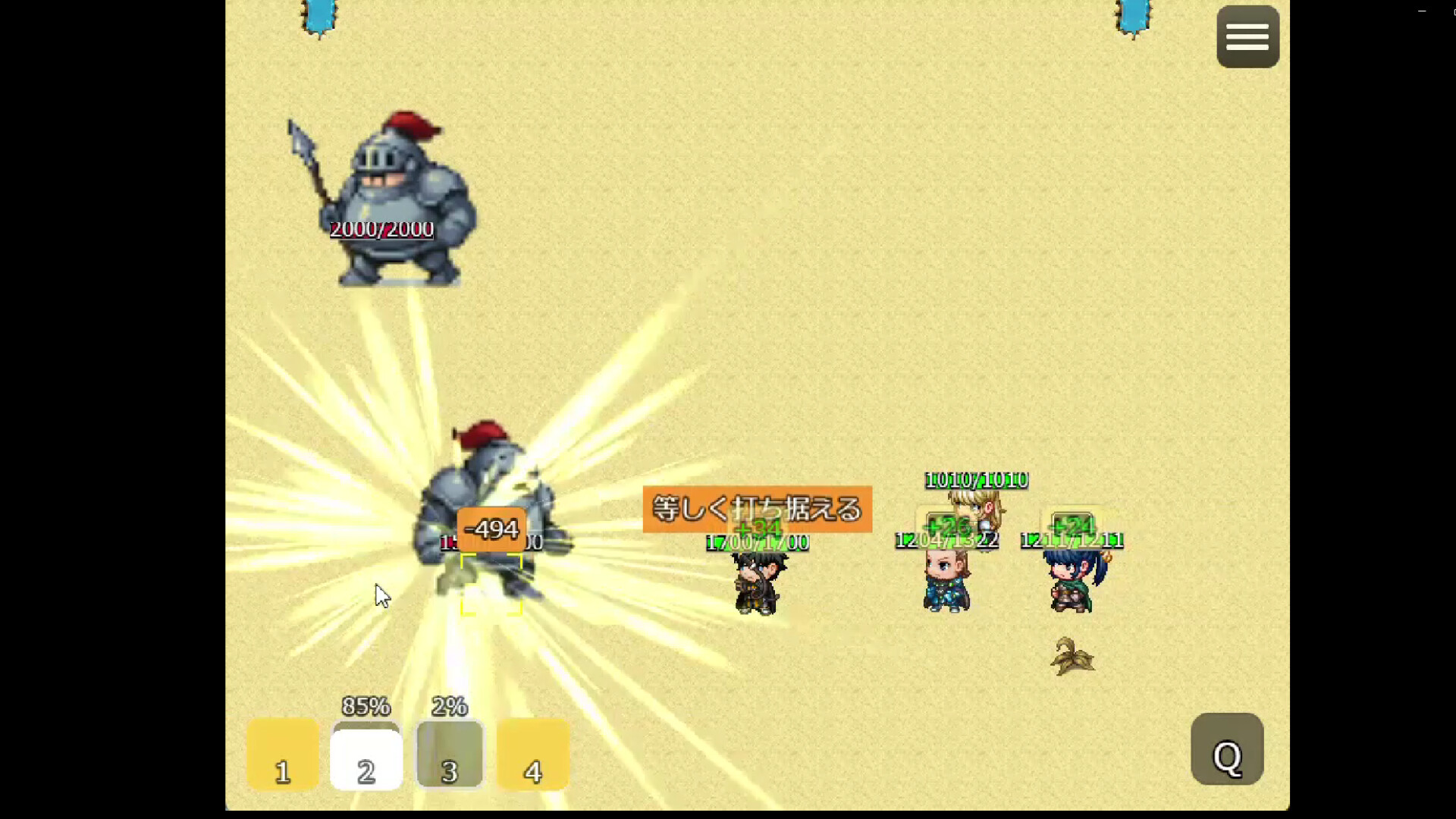Pick up the withered plant drop
This screenshot has height=819, width=1456.
point(1071,655)
